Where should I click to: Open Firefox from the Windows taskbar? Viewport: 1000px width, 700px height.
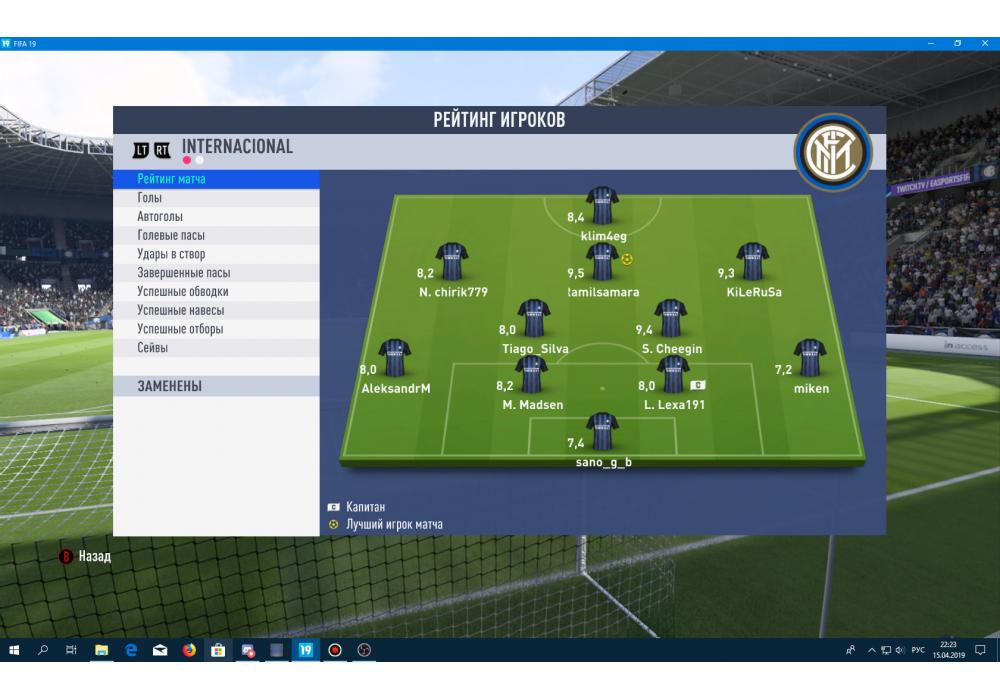click(189, 650)
